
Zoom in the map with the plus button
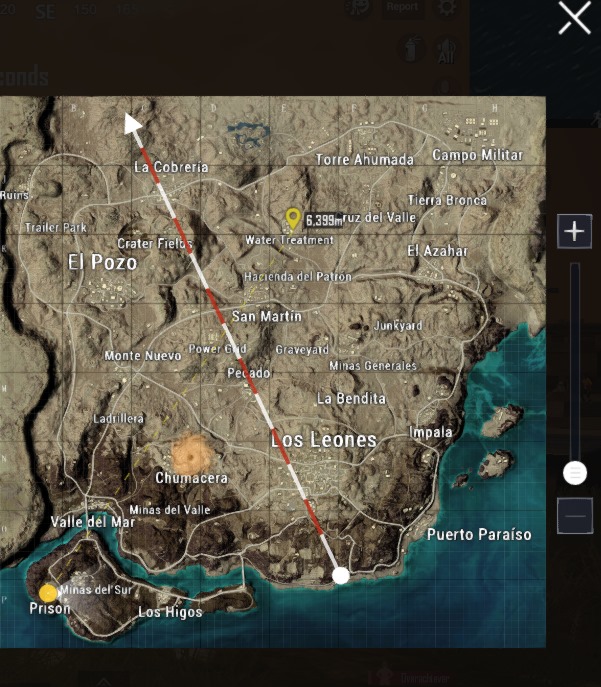(x=574, y=232)
